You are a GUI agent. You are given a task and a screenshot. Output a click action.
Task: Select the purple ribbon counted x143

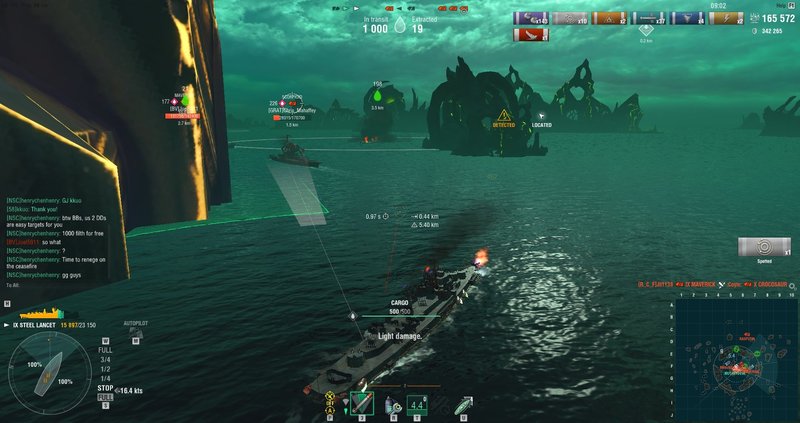[531, 18]
